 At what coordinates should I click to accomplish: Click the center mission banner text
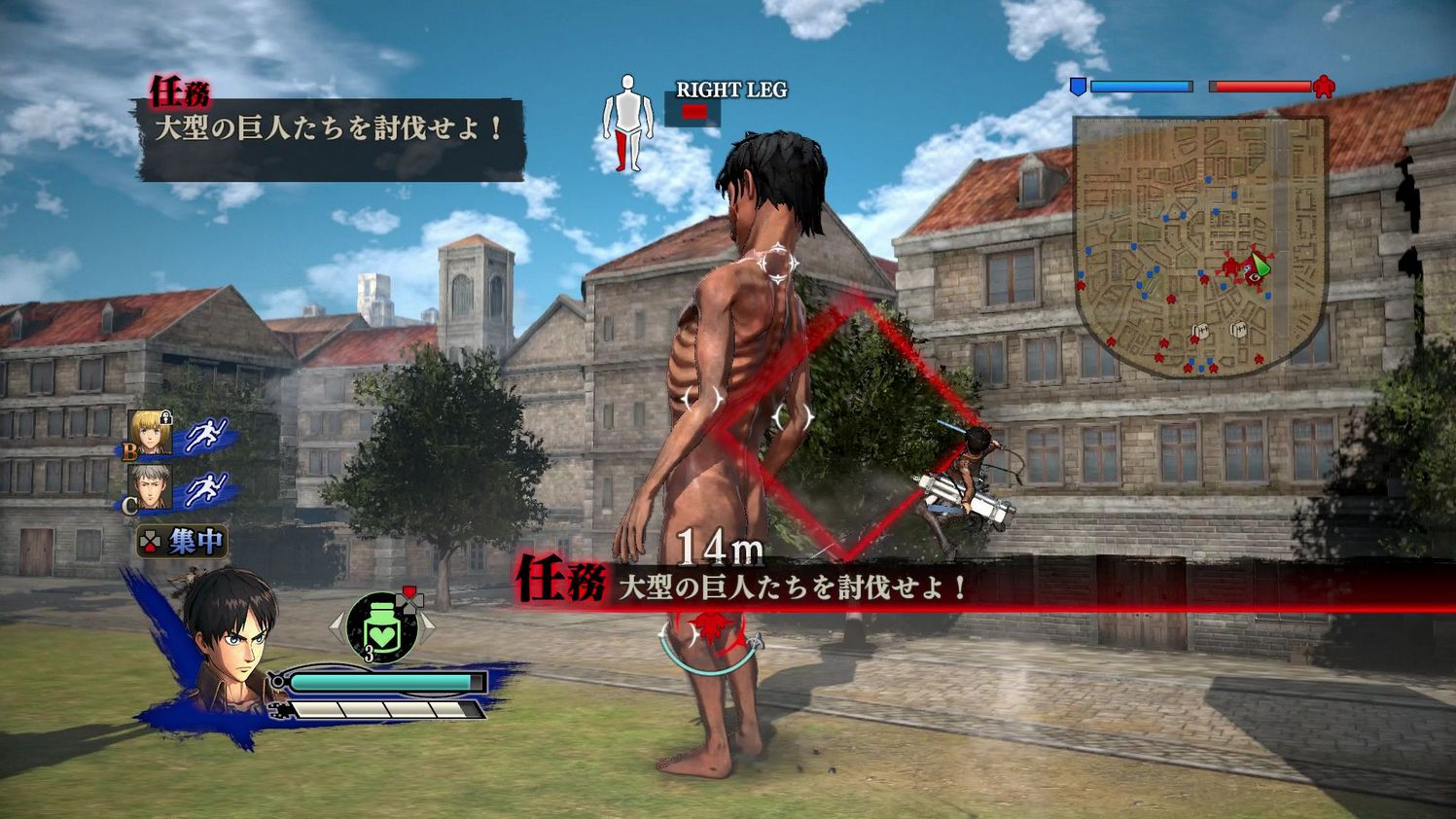(x=791, y=588)
